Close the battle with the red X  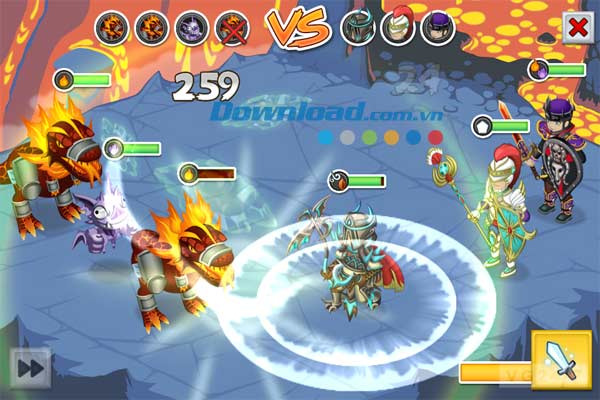coord(576,27)
